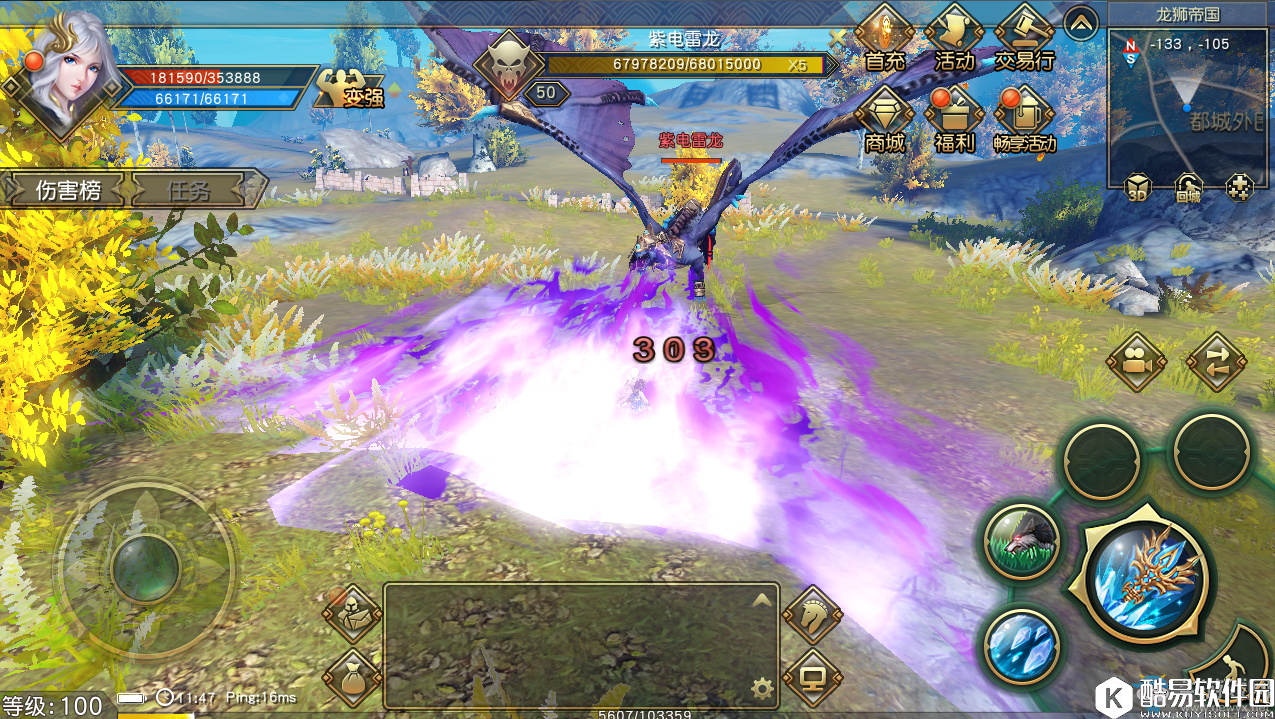
Task: Switch to the 任务 quest tab
Action: pyautogui.click(x=189, y=190)
